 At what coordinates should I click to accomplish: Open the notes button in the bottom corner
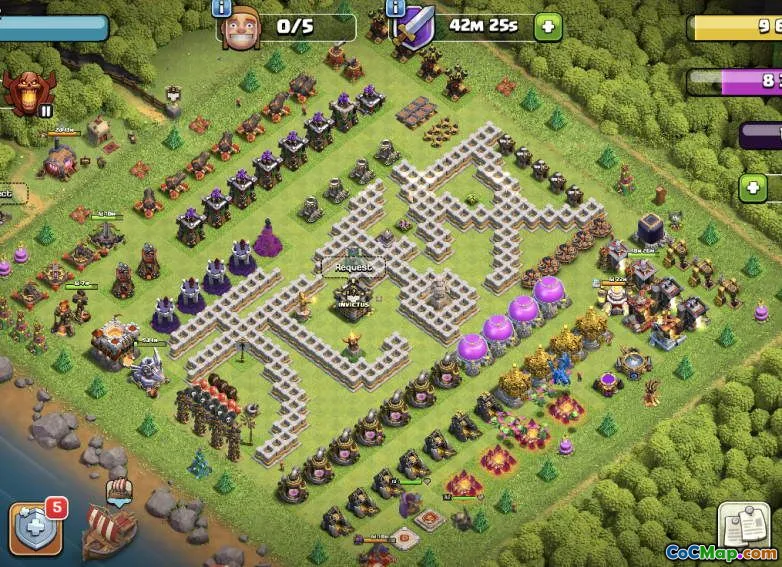click(743, 525)
